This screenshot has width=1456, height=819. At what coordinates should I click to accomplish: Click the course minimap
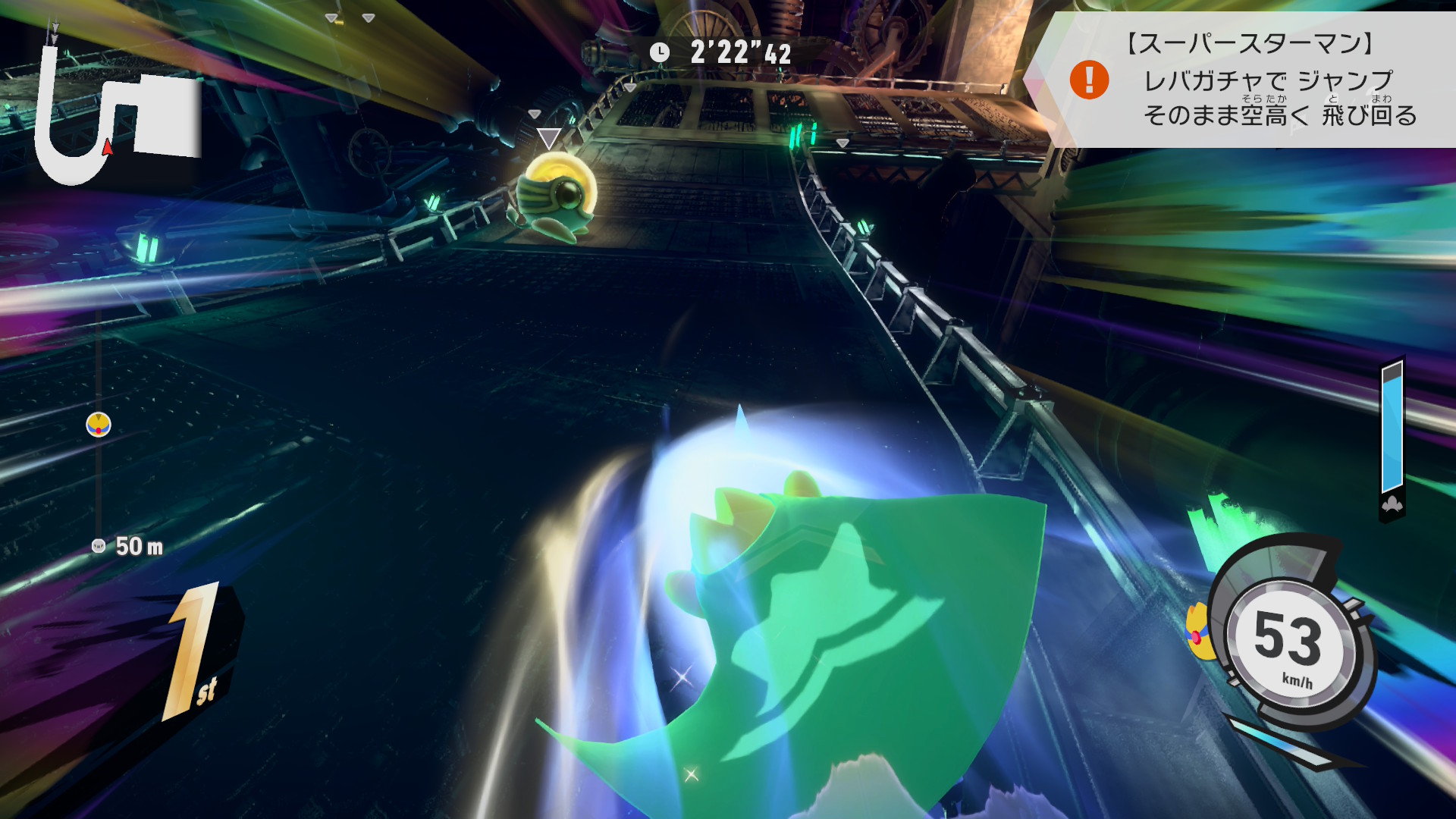(118, 114)
